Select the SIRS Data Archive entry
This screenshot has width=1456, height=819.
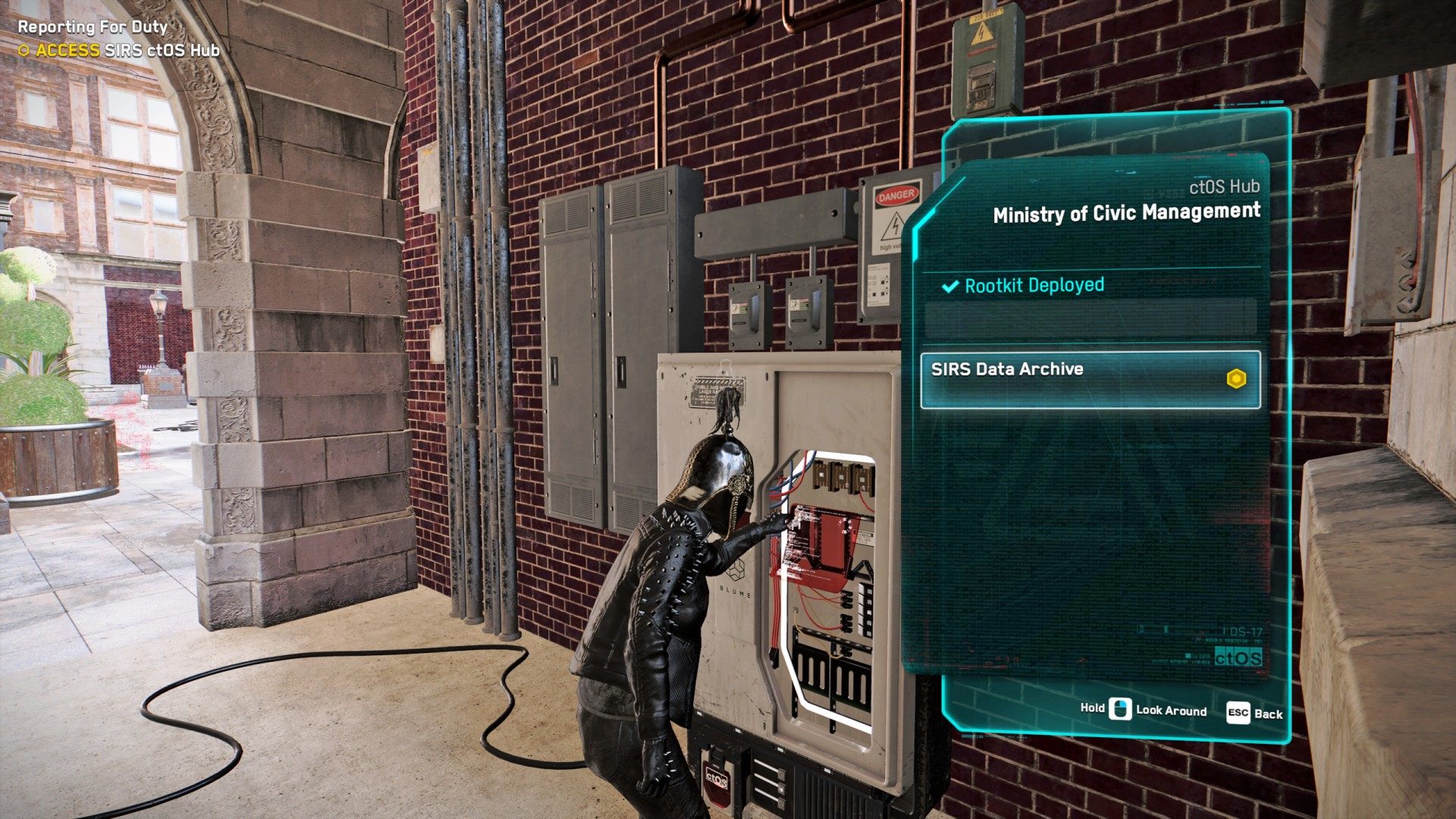tap(1090, 379)
